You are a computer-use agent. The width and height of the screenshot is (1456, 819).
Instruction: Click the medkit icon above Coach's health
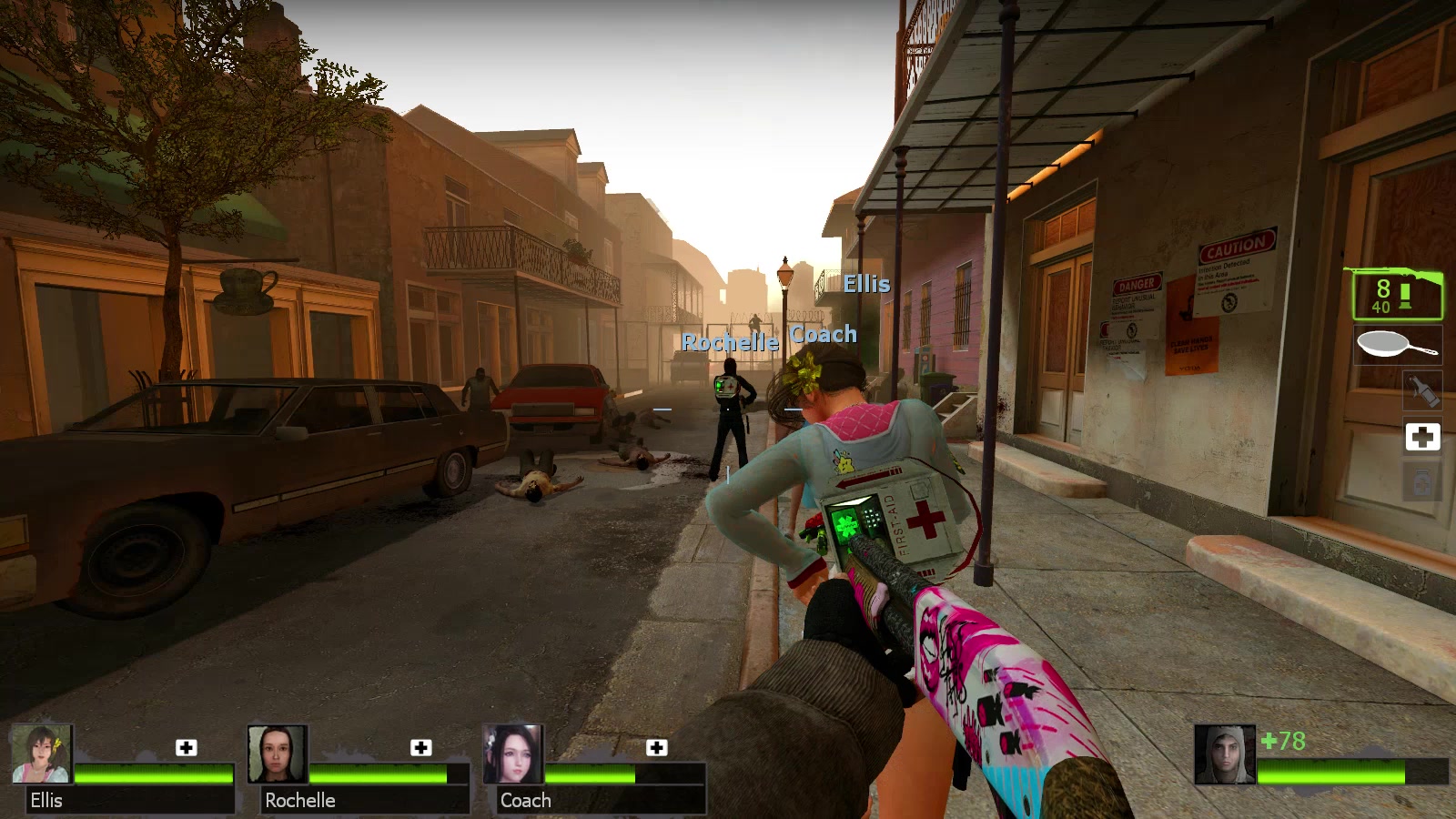pyautogui.click(x=657, y=747)
